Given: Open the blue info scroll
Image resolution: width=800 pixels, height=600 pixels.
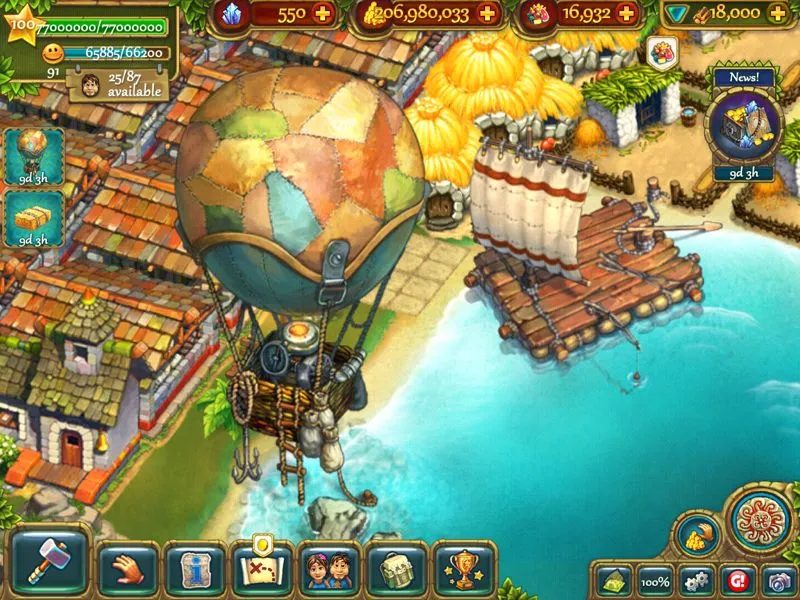Looking at the screenshot, I should pos(194,571).
